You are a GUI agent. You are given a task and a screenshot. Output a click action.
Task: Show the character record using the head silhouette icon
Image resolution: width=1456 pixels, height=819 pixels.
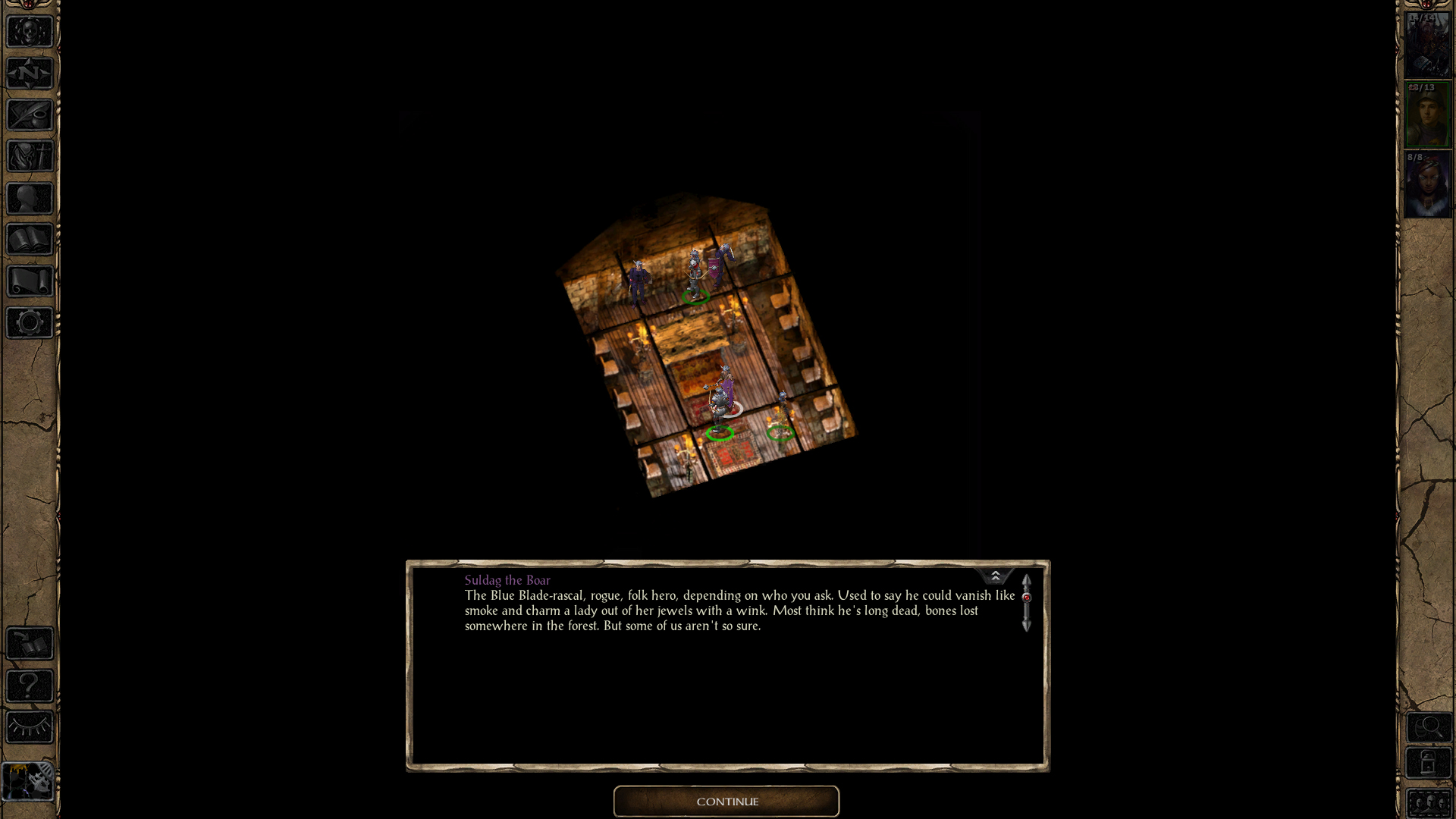[30, 199]
